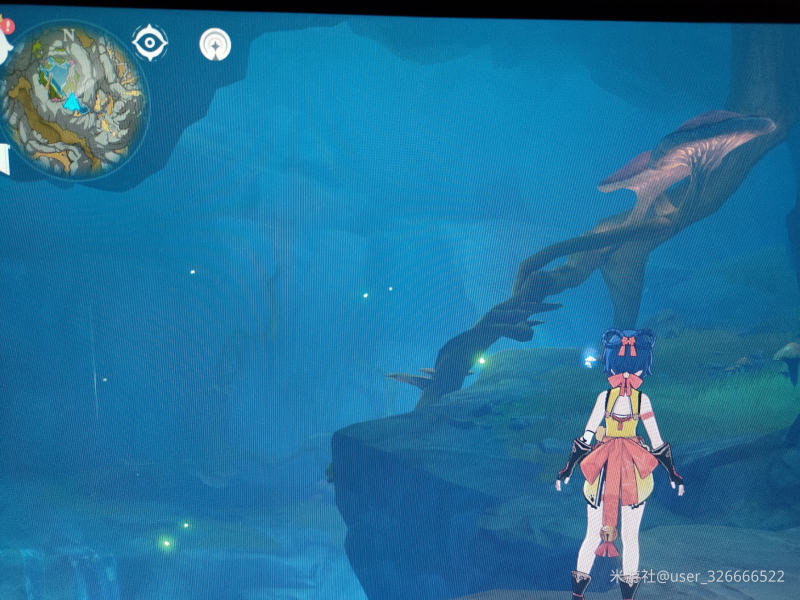Screen dimensions: 800x600
Task: Tap the round star emblem icon
Action: pos(215,44)
